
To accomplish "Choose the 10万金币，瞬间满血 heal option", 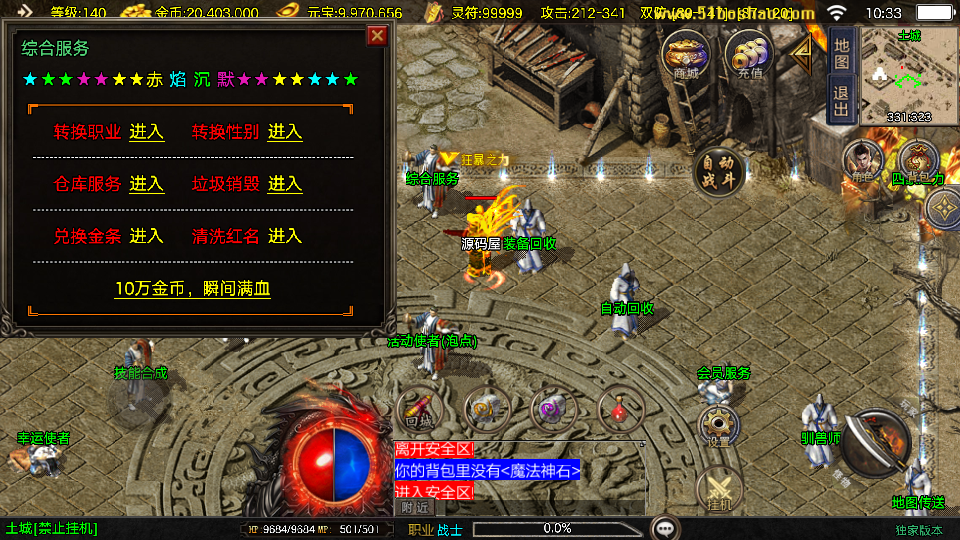I will (193, 289).
